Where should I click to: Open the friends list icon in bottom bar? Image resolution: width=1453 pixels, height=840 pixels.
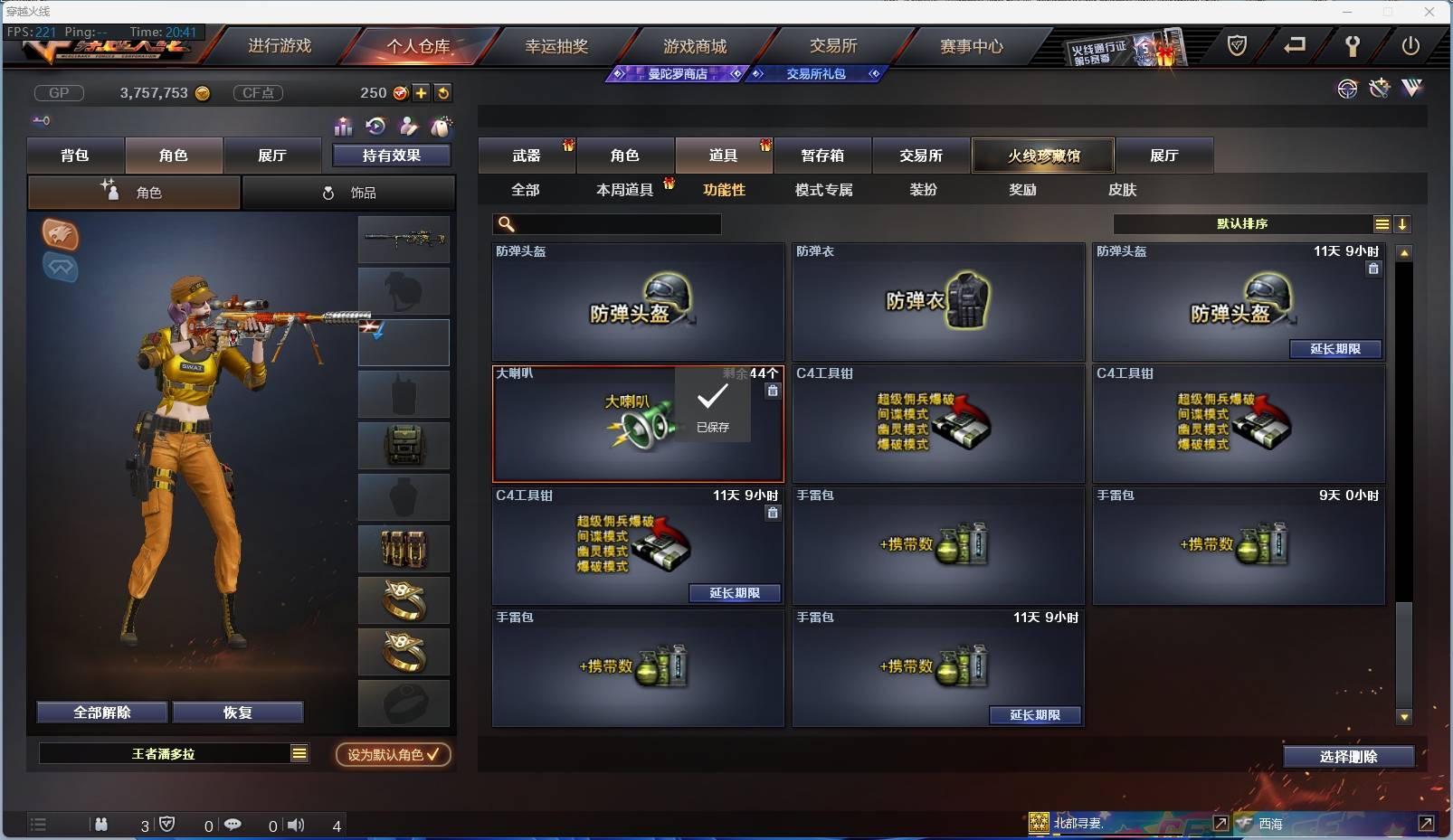point(101,825)
